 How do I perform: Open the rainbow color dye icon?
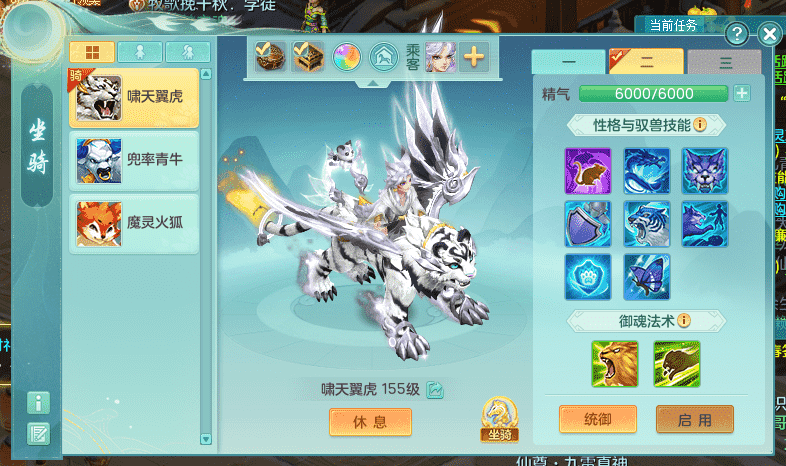[347, 56]
